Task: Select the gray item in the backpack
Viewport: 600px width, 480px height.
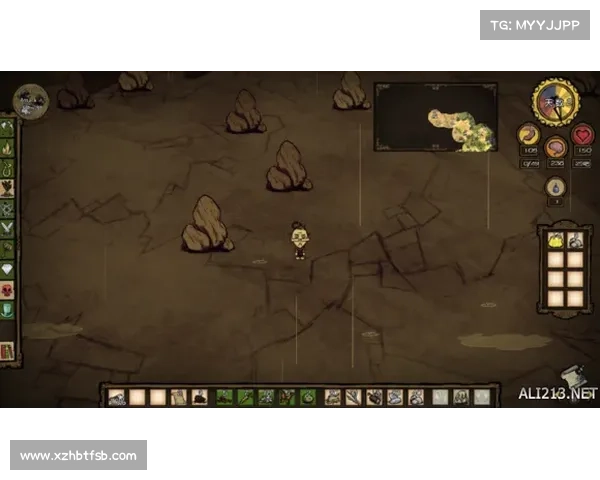Action: pos(575,241)
